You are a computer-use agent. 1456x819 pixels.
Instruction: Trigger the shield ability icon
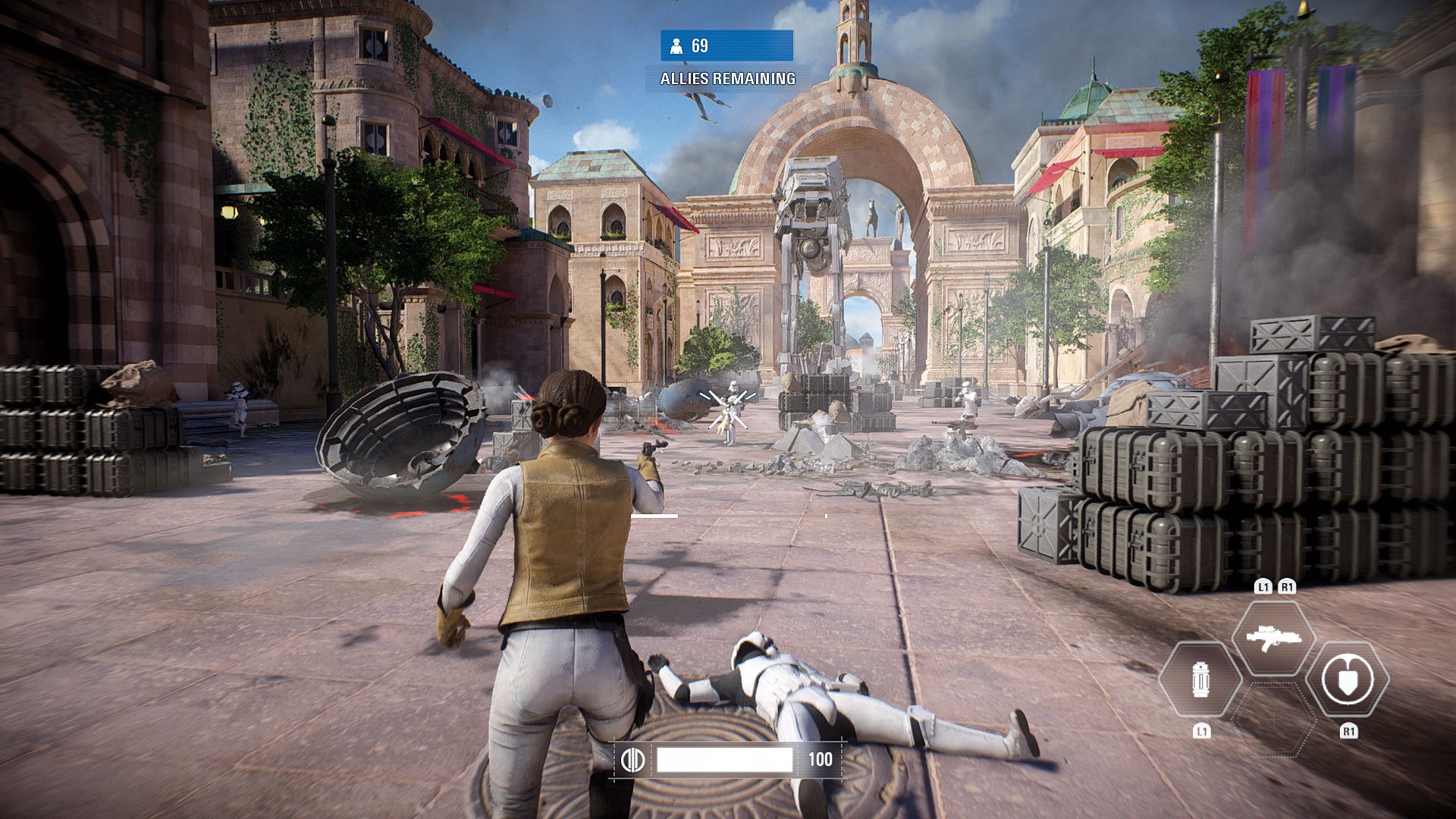(1348, 679)
